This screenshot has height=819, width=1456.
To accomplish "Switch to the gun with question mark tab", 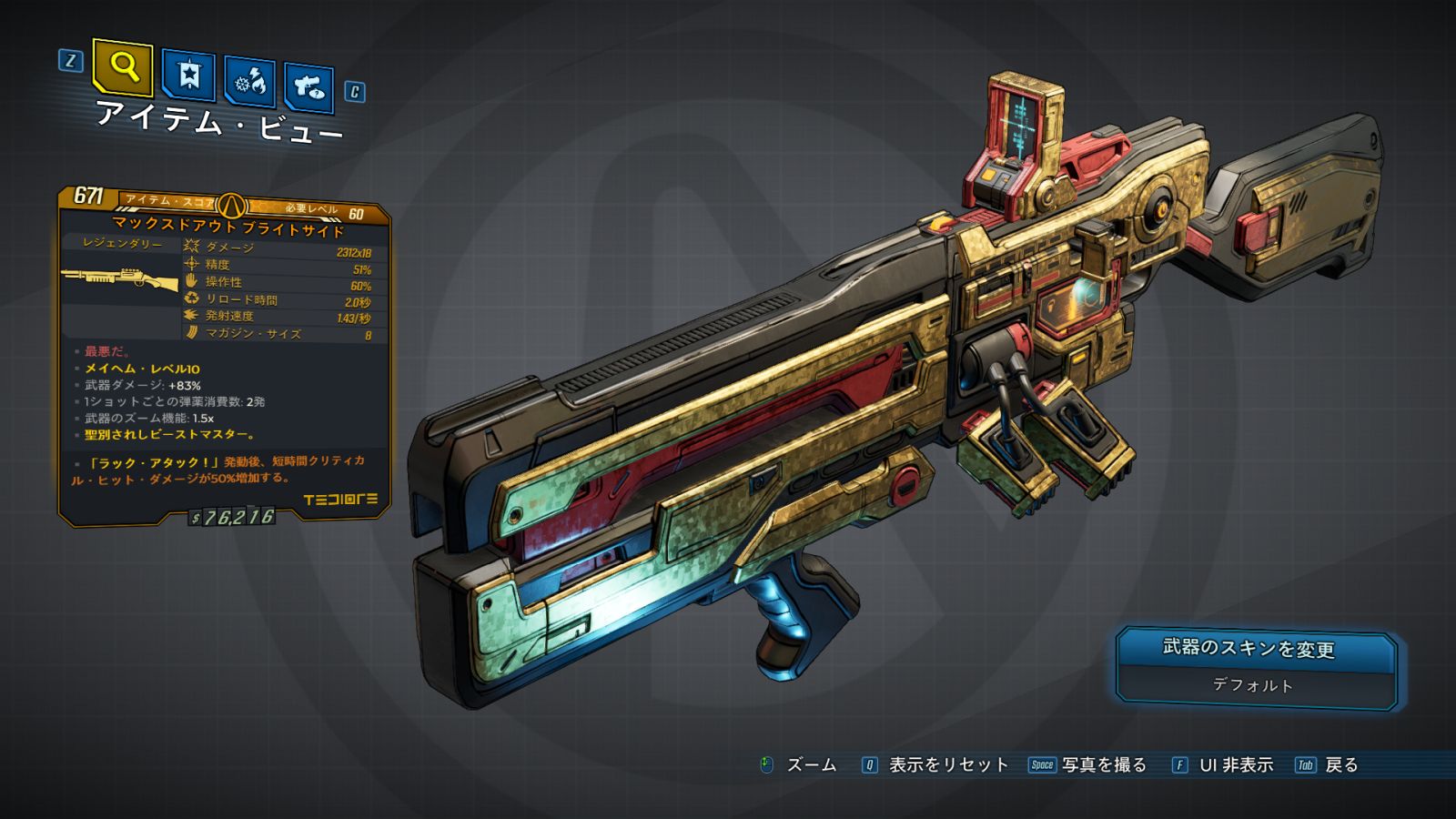I will pyautogui.click(x=308, y=87).
